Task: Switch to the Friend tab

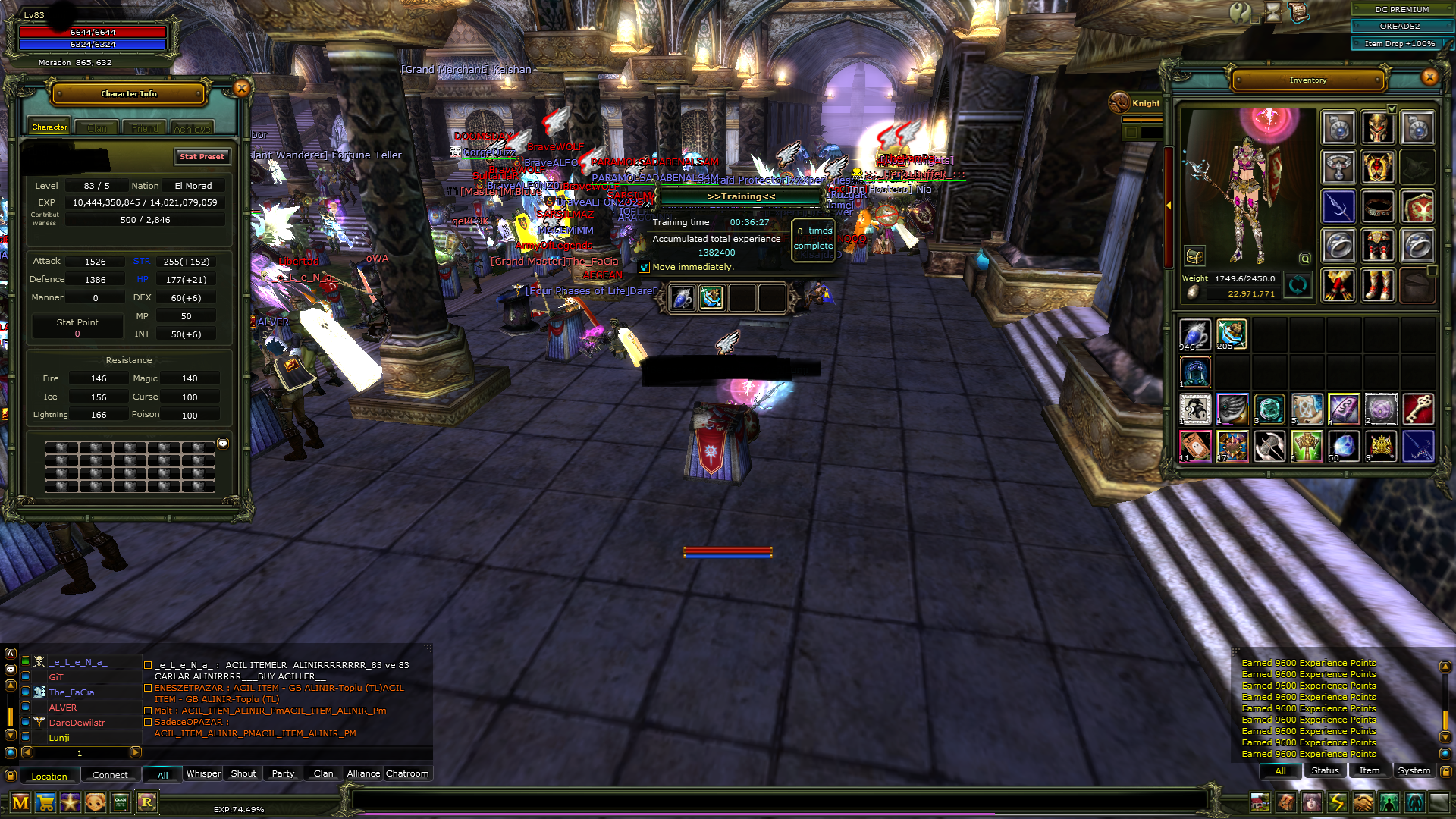Action: [x=145, y=128]
